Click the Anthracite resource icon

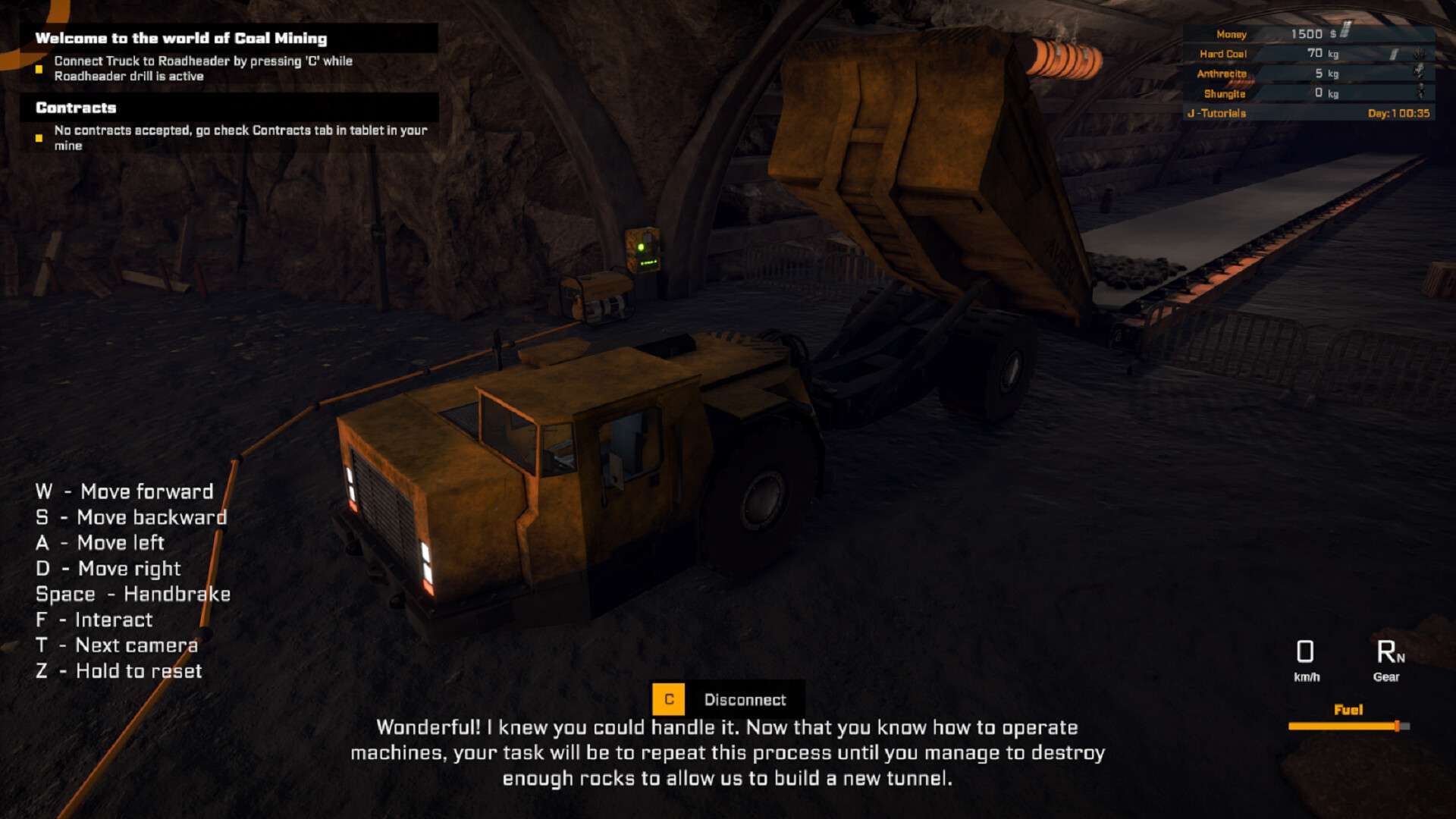pos(1418,73)
